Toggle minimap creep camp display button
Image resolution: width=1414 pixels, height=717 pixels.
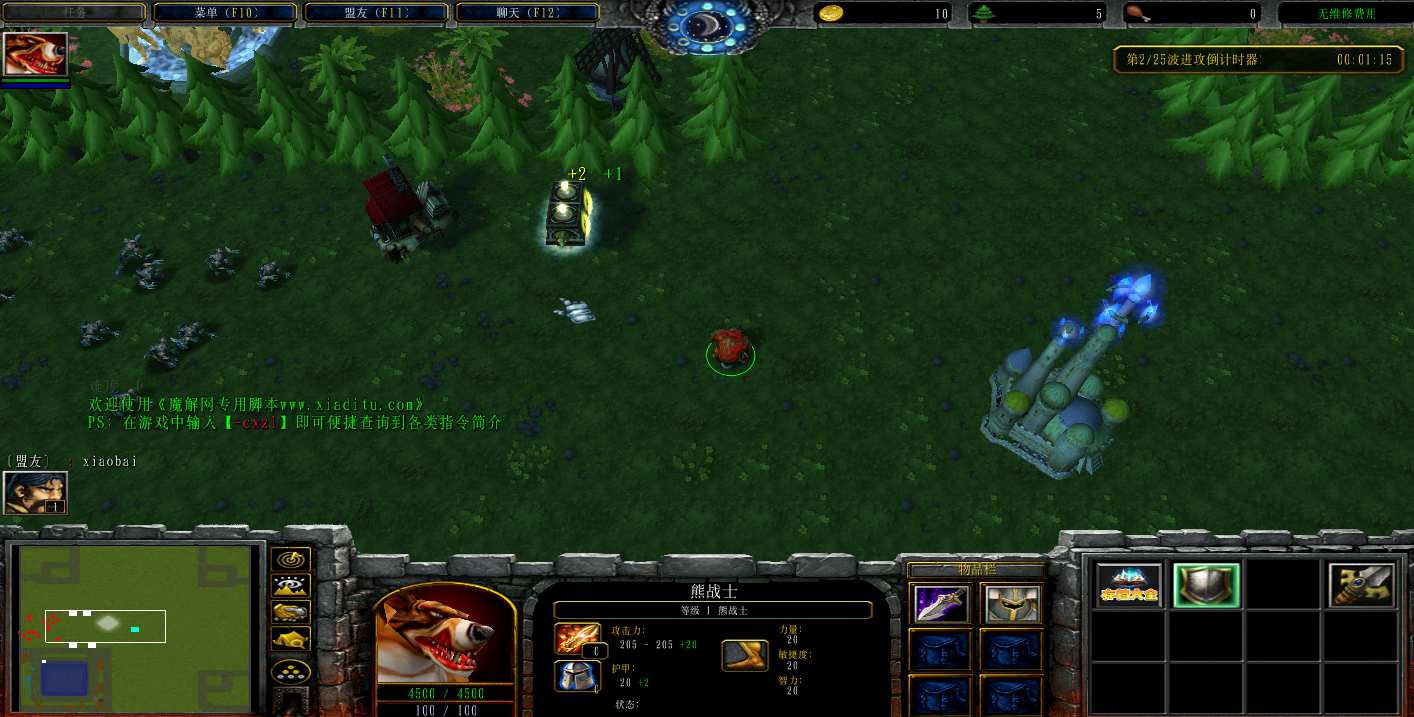point(291,638)
